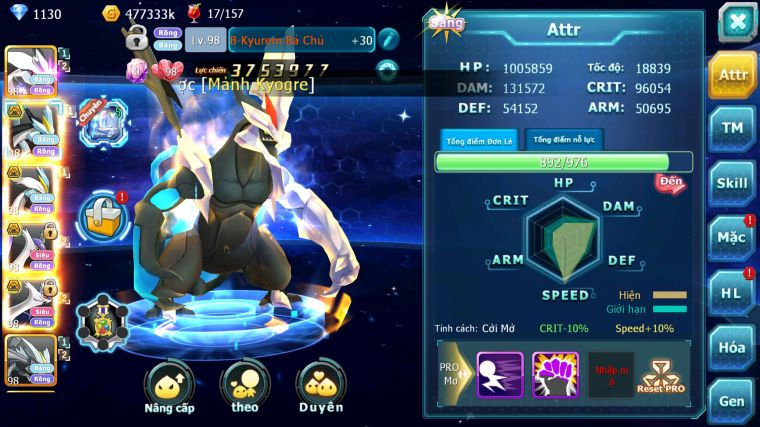The image size is (760, 427).
Task: Select the Mặc side tab
Action: pyautogui.click(x=732, y=238)
